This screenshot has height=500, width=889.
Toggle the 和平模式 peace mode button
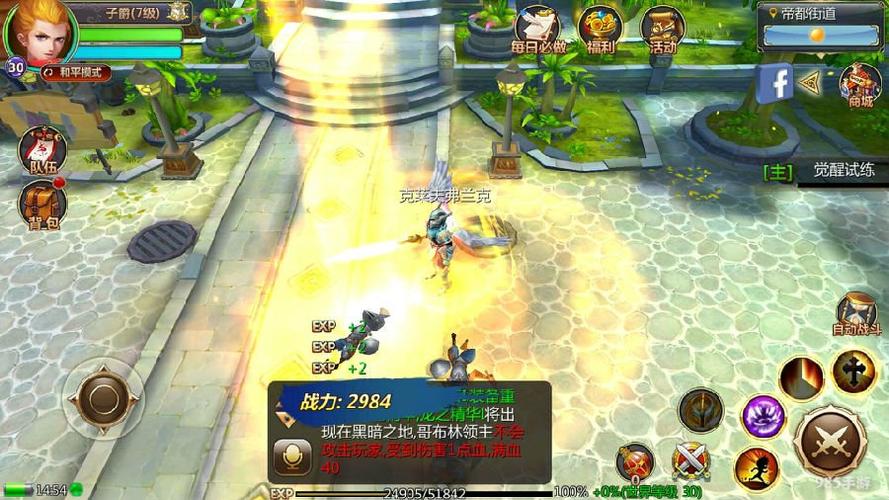click(x=76, y=73)
